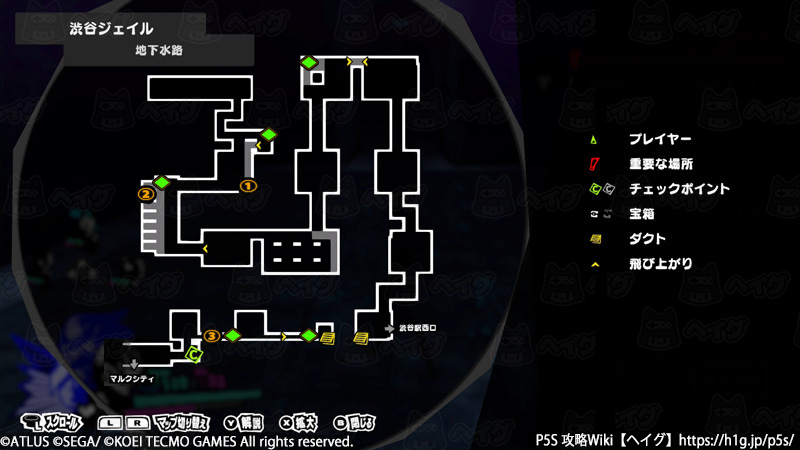Choose the マルクシティ exit label

point(131,379)
